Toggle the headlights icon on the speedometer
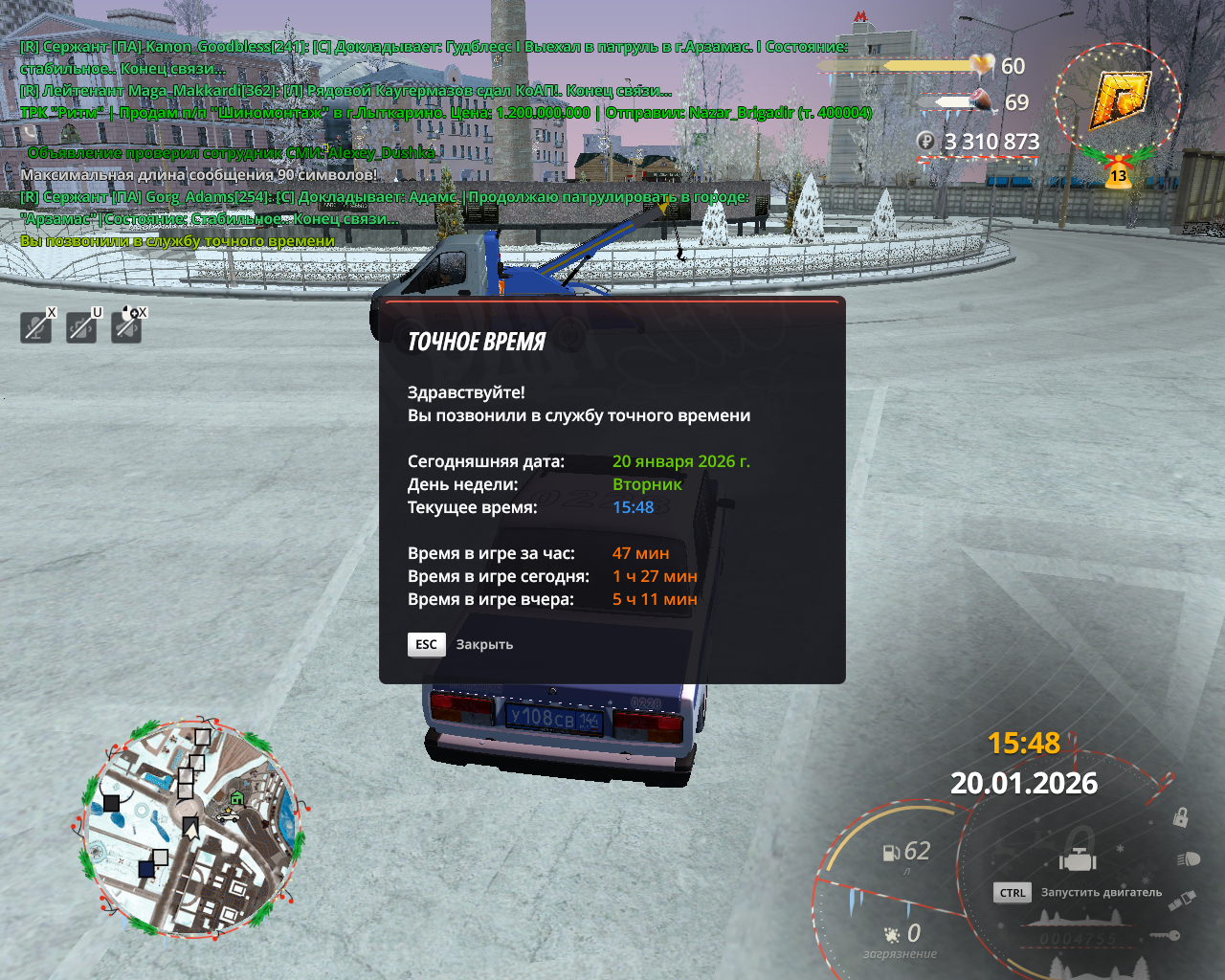 click(1189, 858)
